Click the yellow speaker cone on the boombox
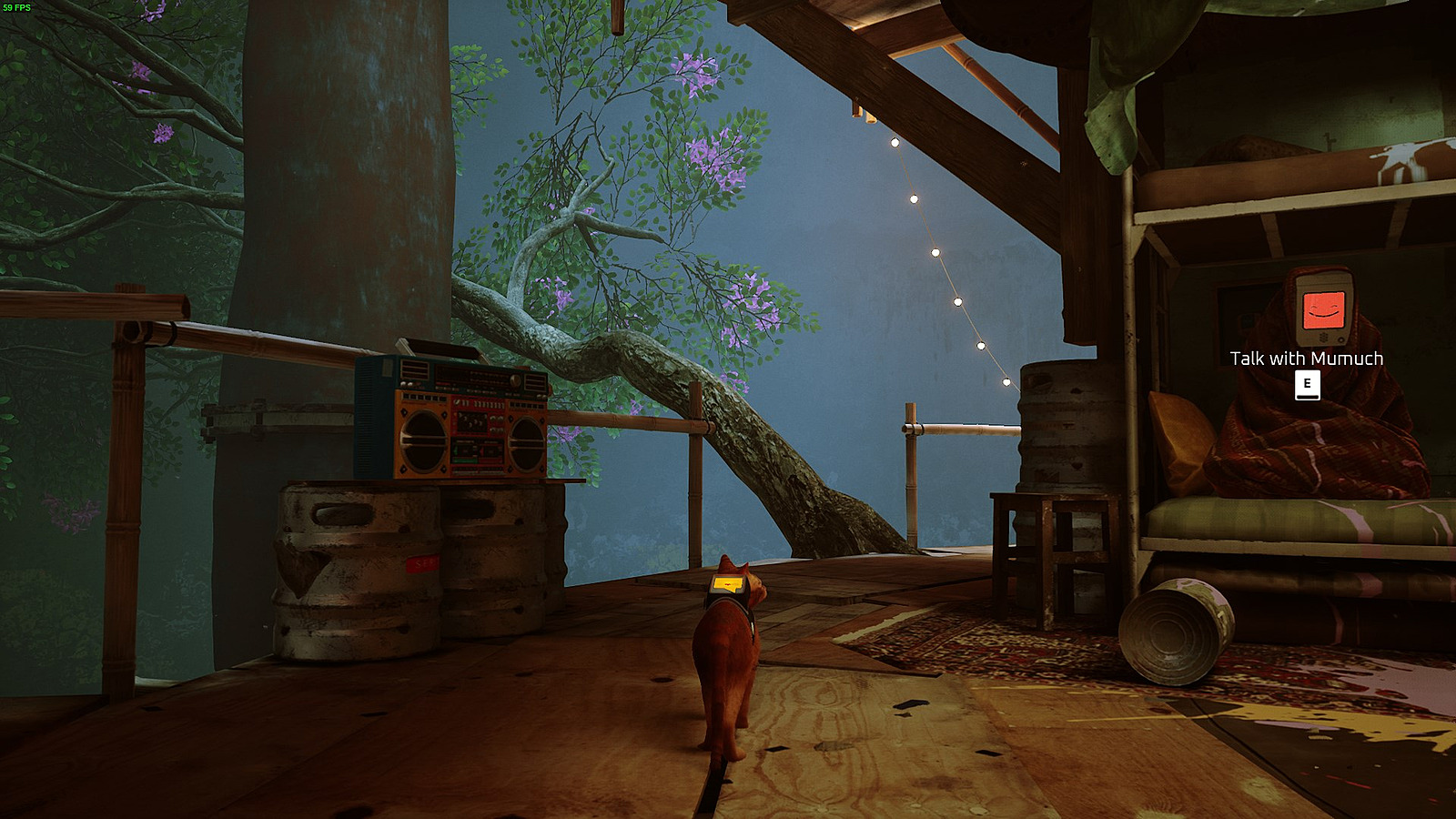 (423, 440)
